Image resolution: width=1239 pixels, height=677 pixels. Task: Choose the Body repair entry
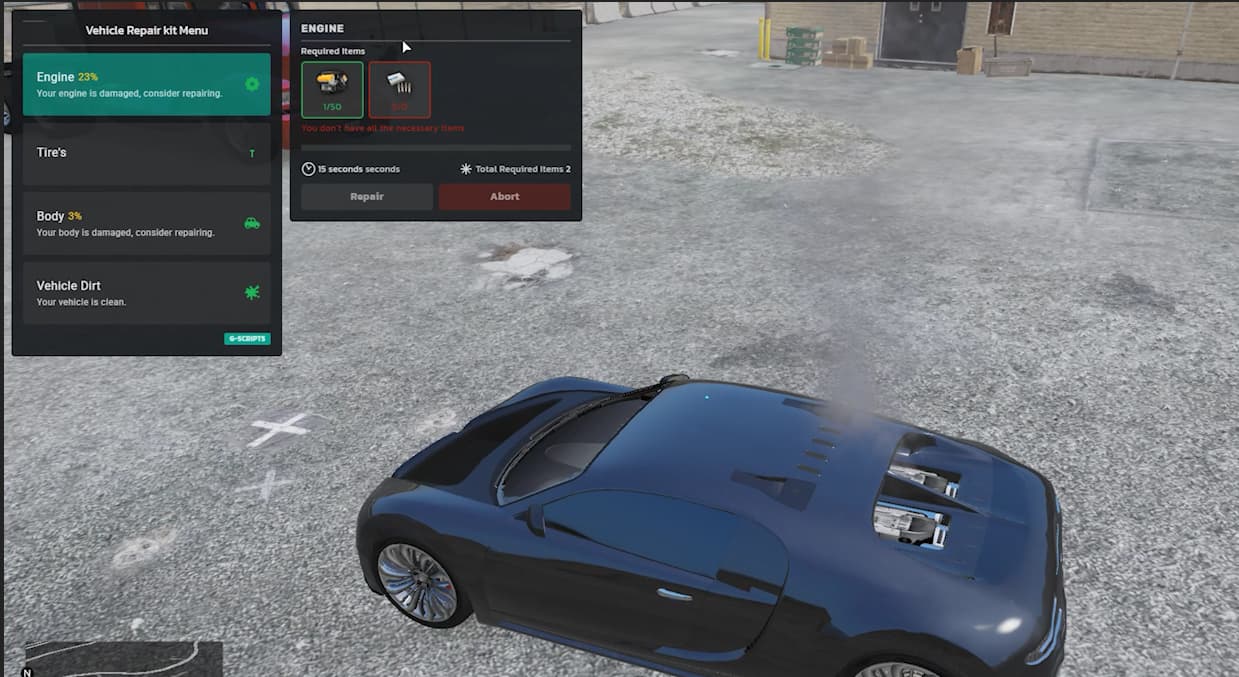tap(146, 223)
